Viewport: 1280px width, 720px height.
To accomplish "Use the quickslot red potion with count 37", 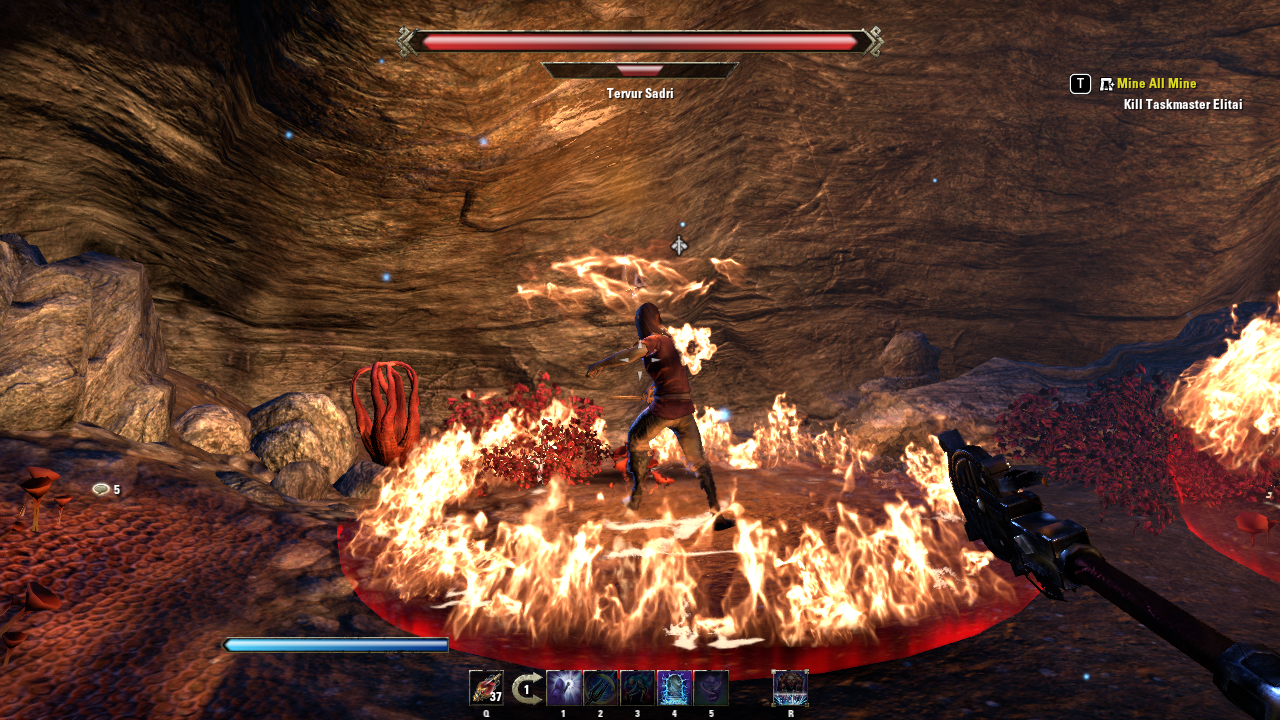I will [486, 688].
